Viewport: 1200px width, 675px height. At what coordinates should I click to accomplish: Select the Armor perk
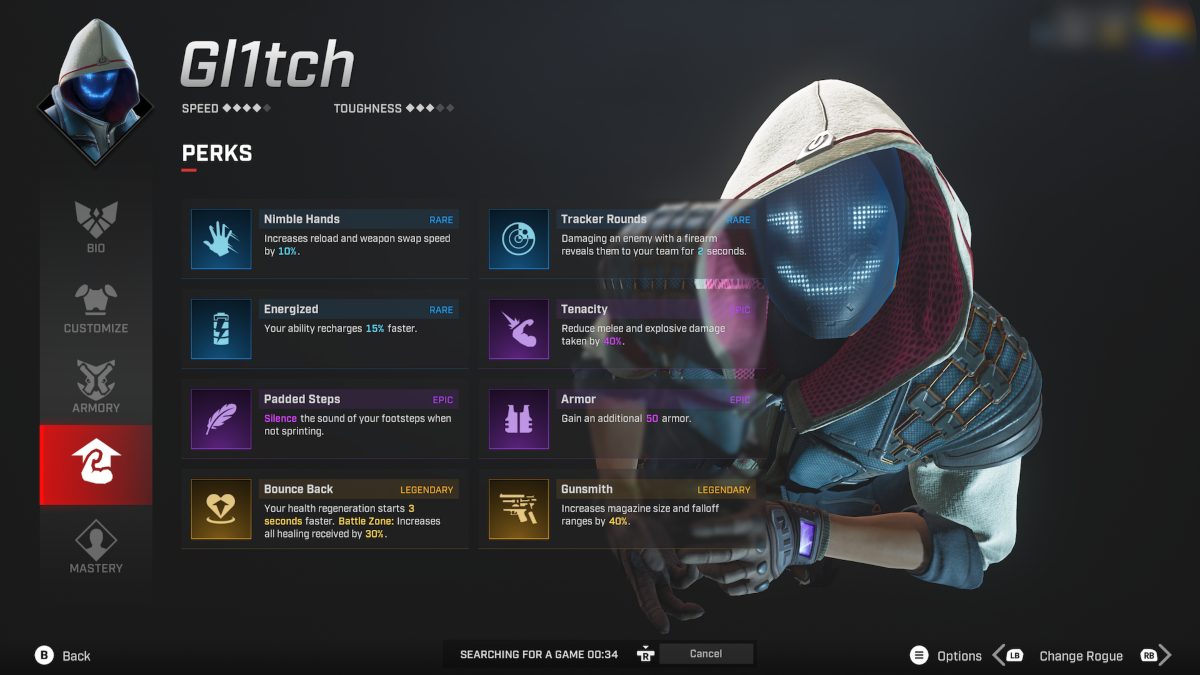point(622,419)
